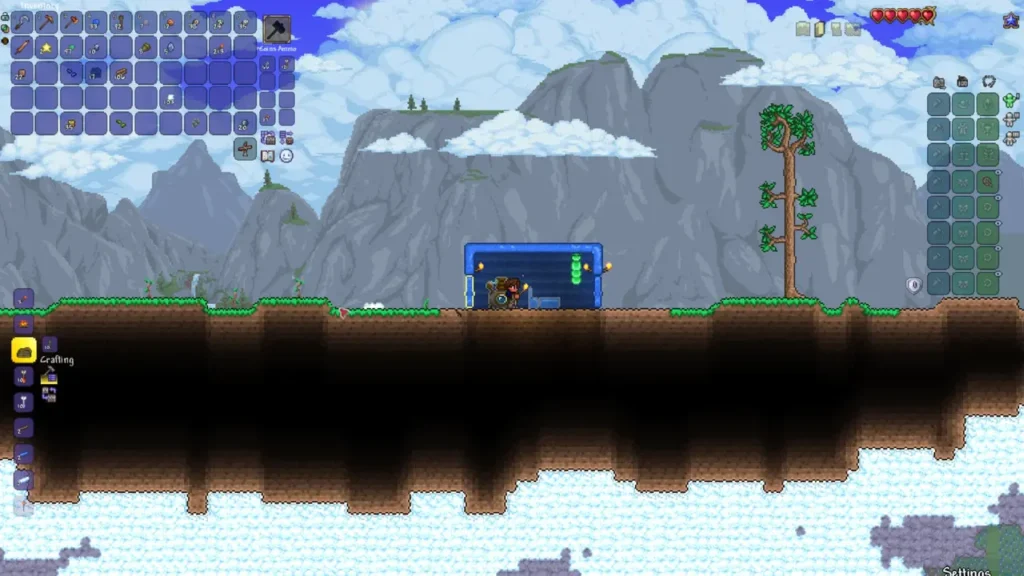
Task: Click the camera mode star icon
Action: click(1010, 18)
